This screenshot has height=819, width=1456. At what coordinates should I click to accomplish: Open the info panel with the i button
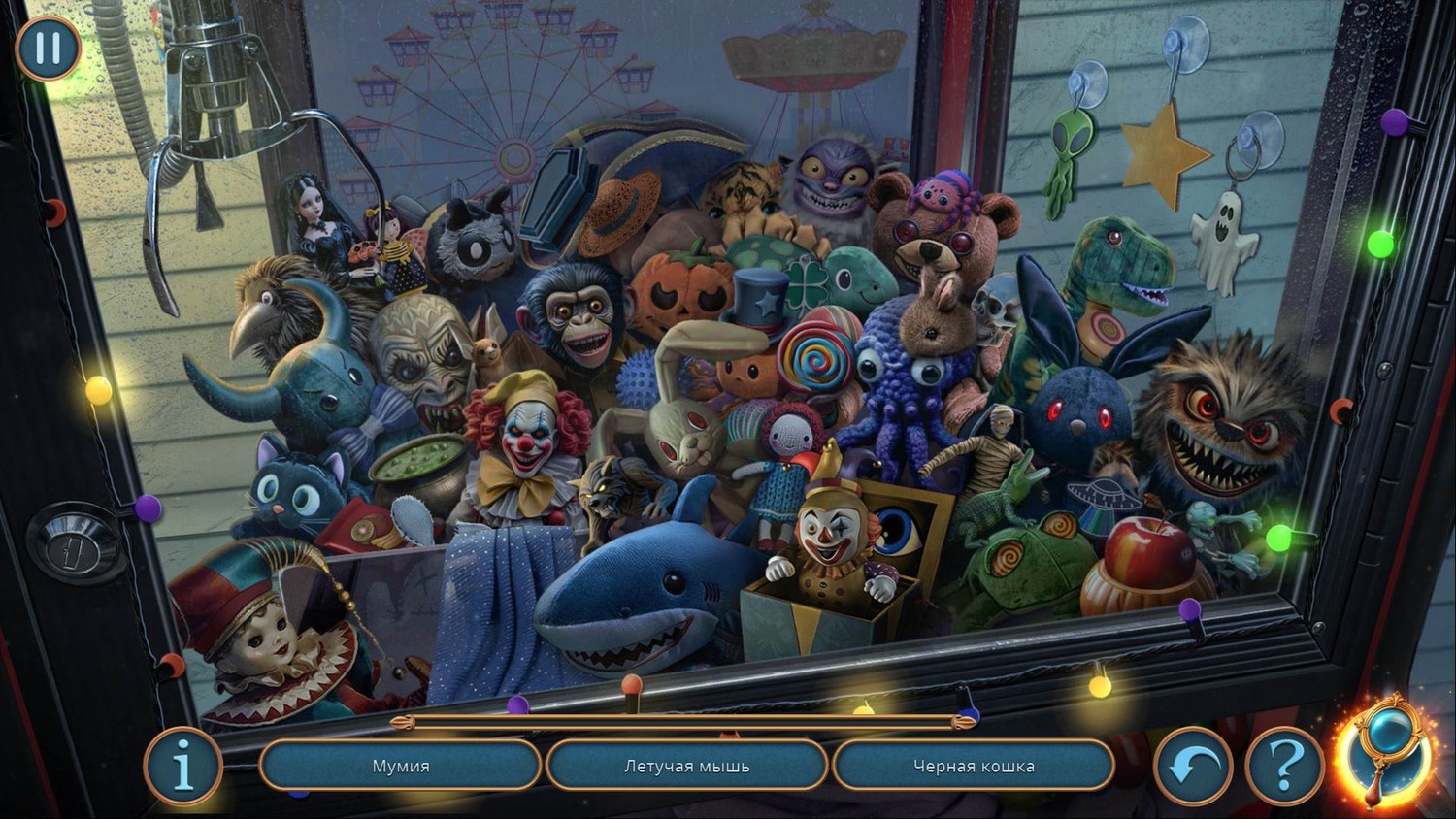[182, 767]
